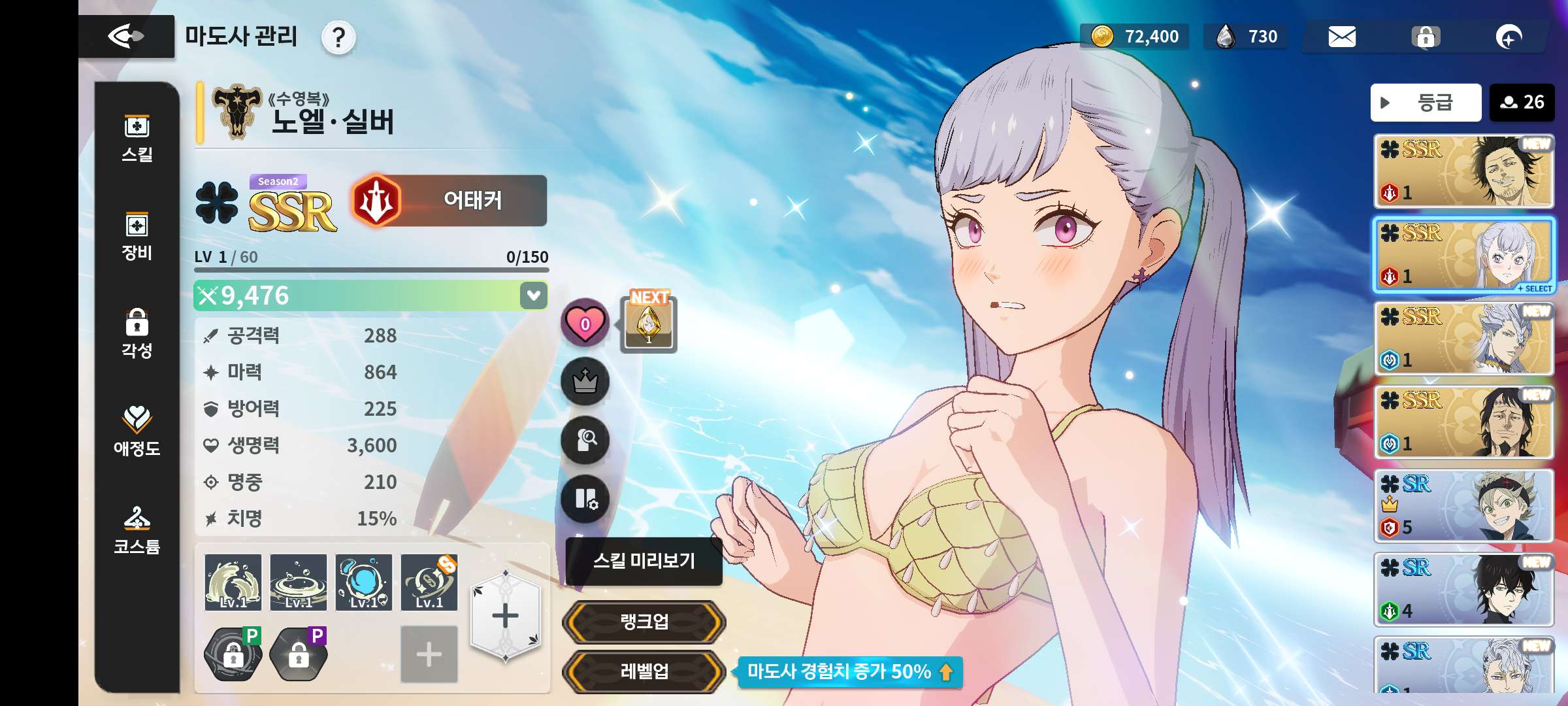This screenshot has width=1568, height=706.
Task: Click the 레벨업 level up button
Action: tap(644, 671)
